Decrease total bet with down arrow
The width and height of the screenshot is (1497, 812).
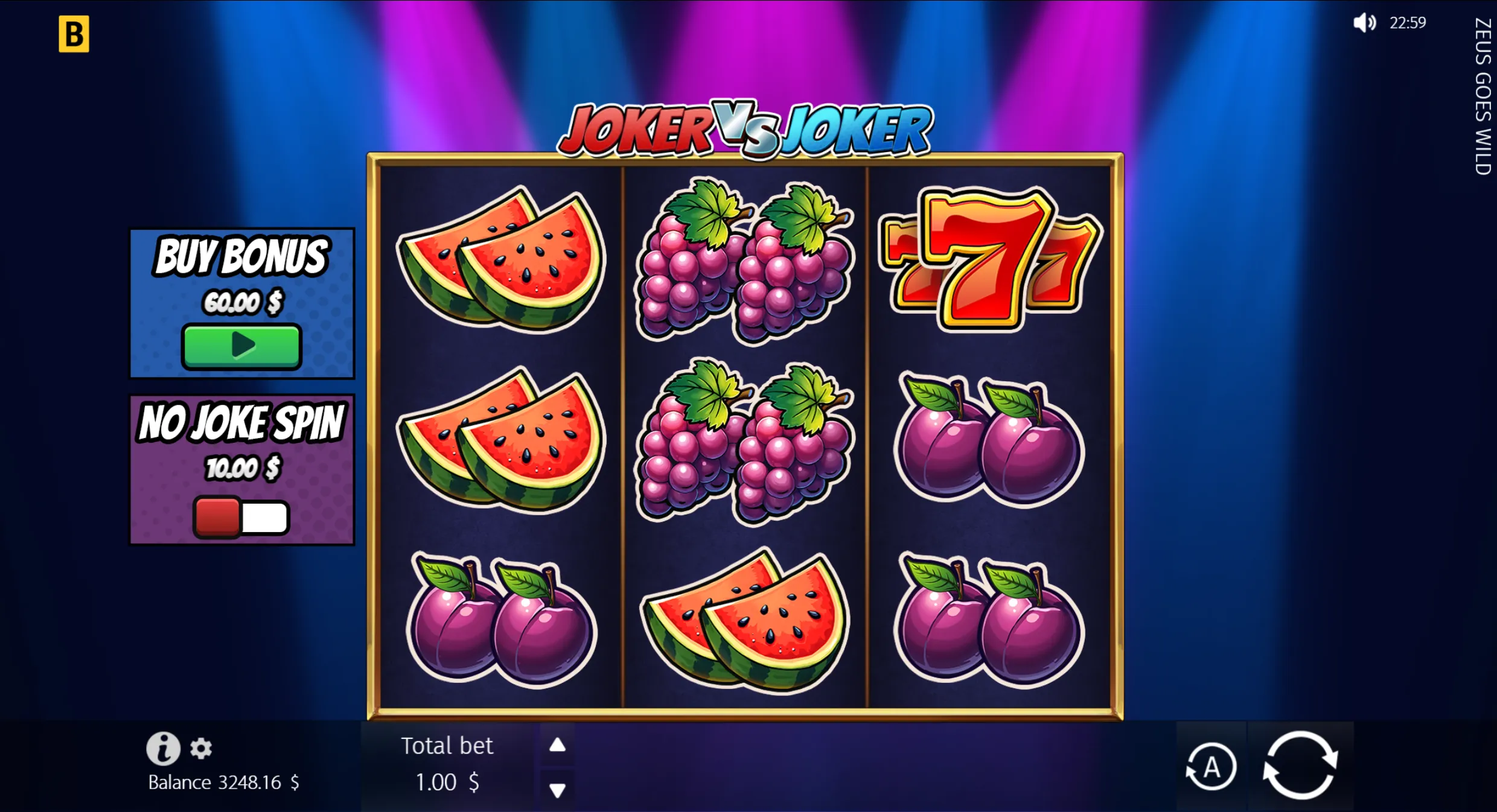tap(557, 790)
